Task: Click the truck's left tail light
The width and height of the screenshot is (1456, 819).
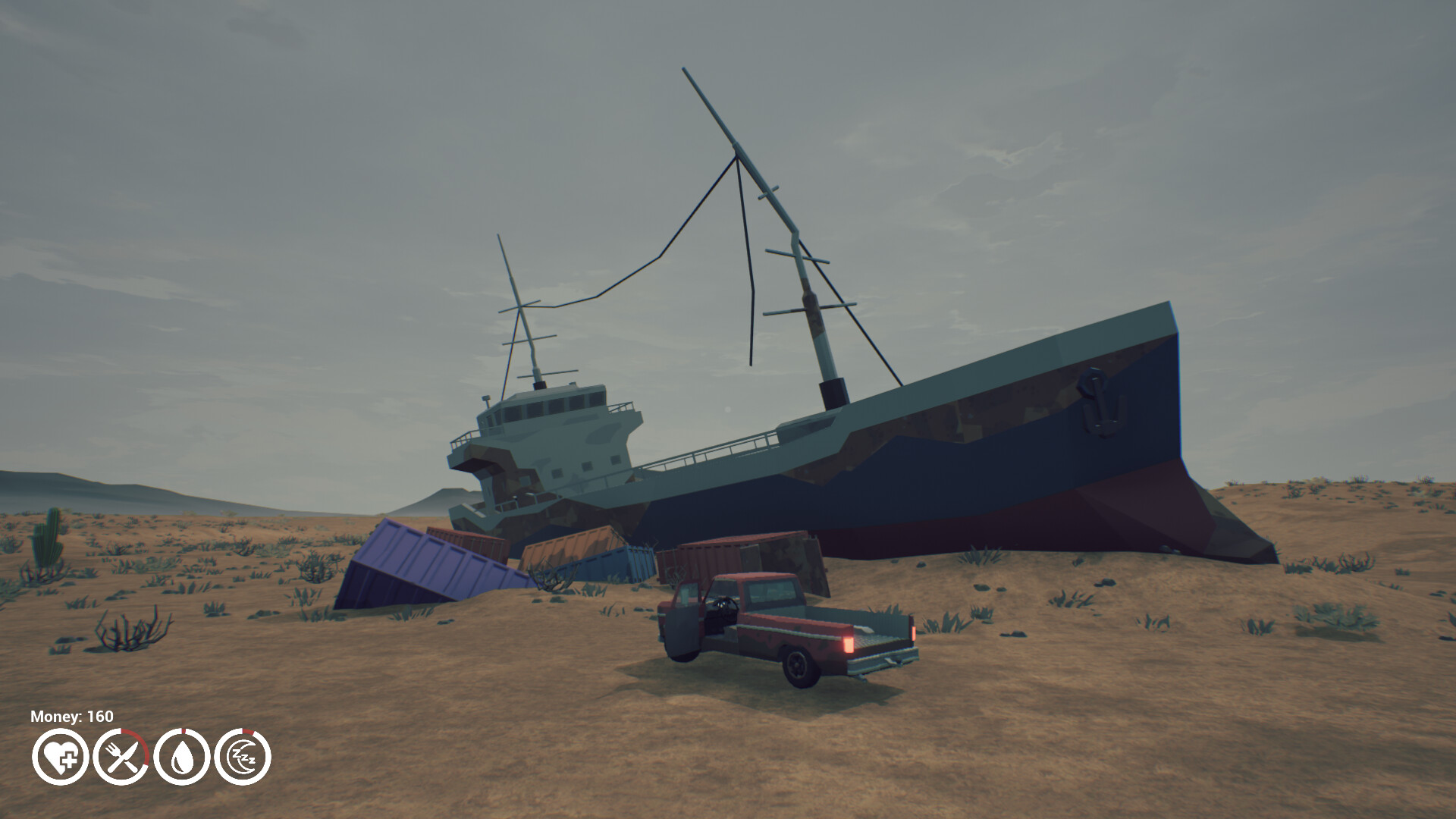Action: click(849, 643)
